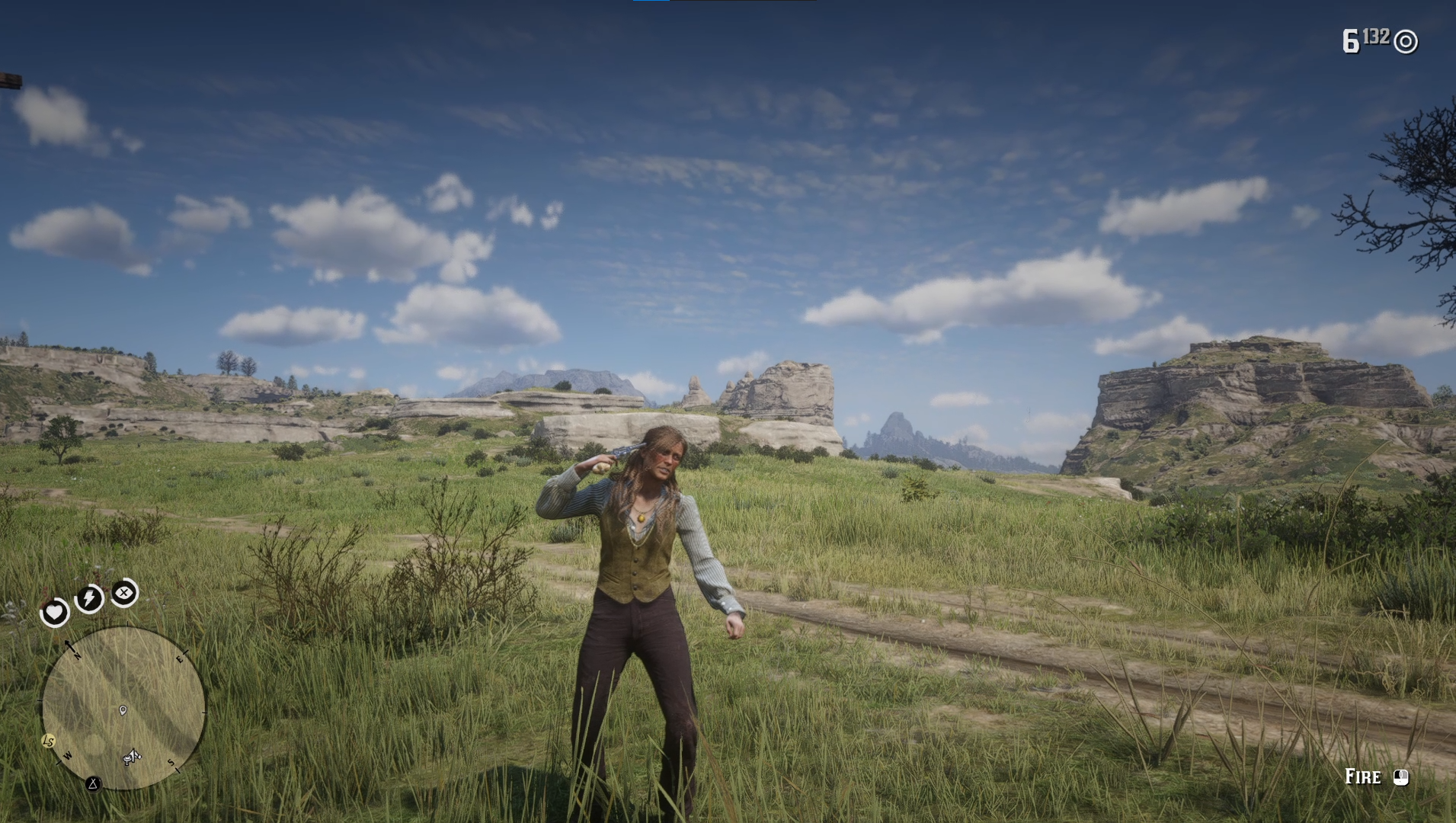Click the camp tent marker on minimap
This screenshot has height=823, width=1456.
coord(93,783)
